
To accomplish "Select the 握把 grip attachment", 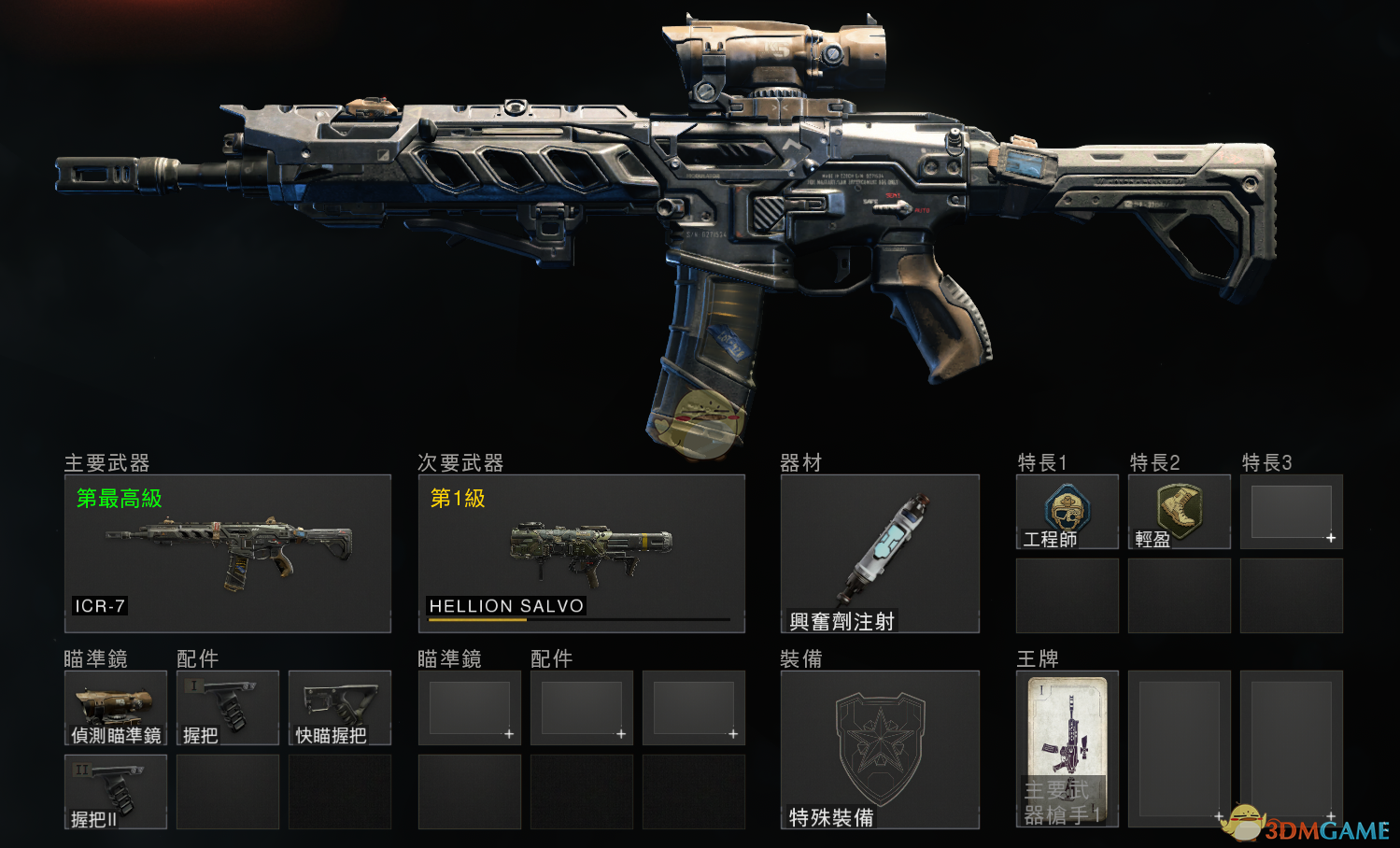I will click(x=227, y=708).
